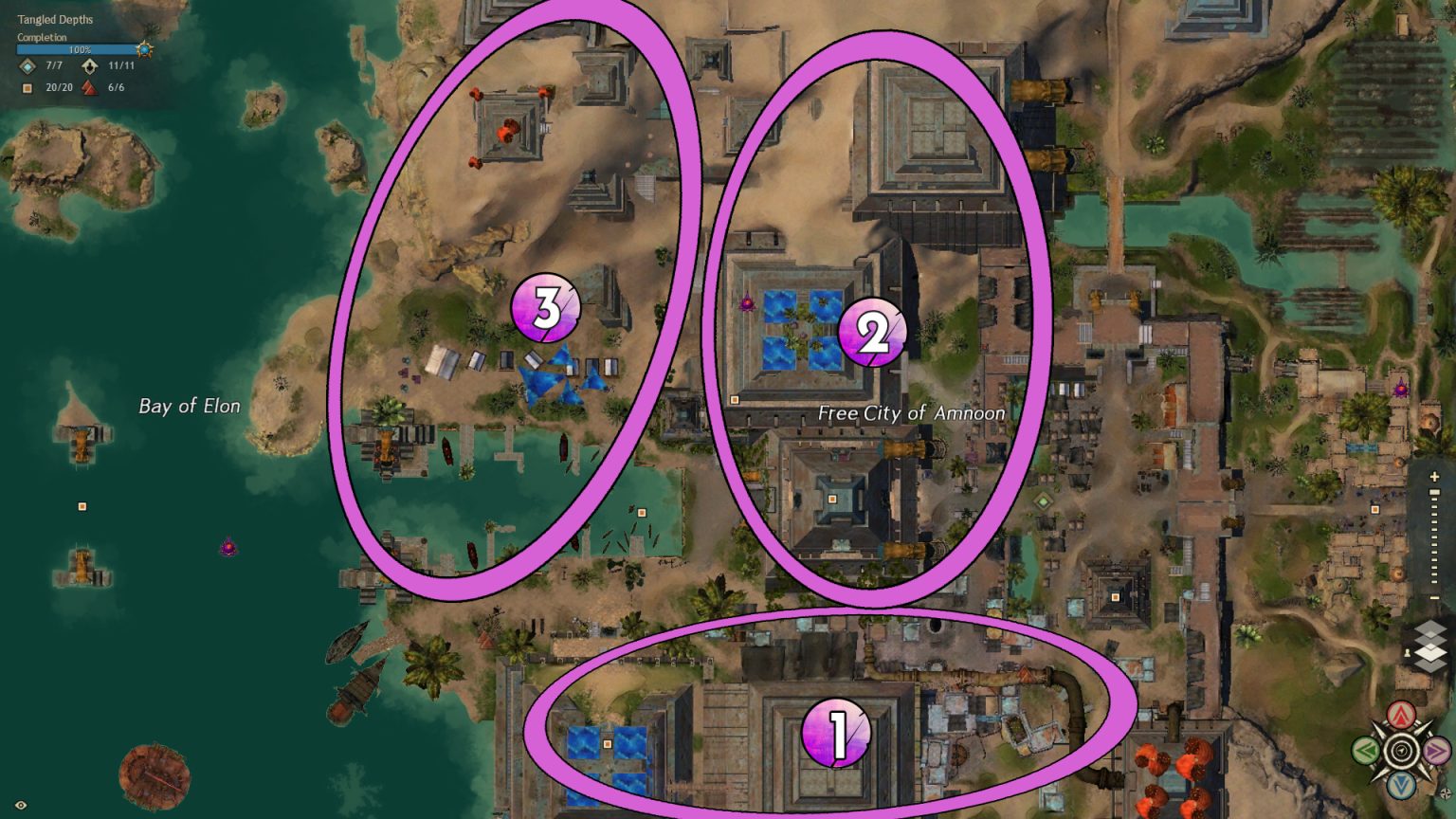Click the red north arrow on the compass
This screenshot has height=819, width=1456.
1402,717
